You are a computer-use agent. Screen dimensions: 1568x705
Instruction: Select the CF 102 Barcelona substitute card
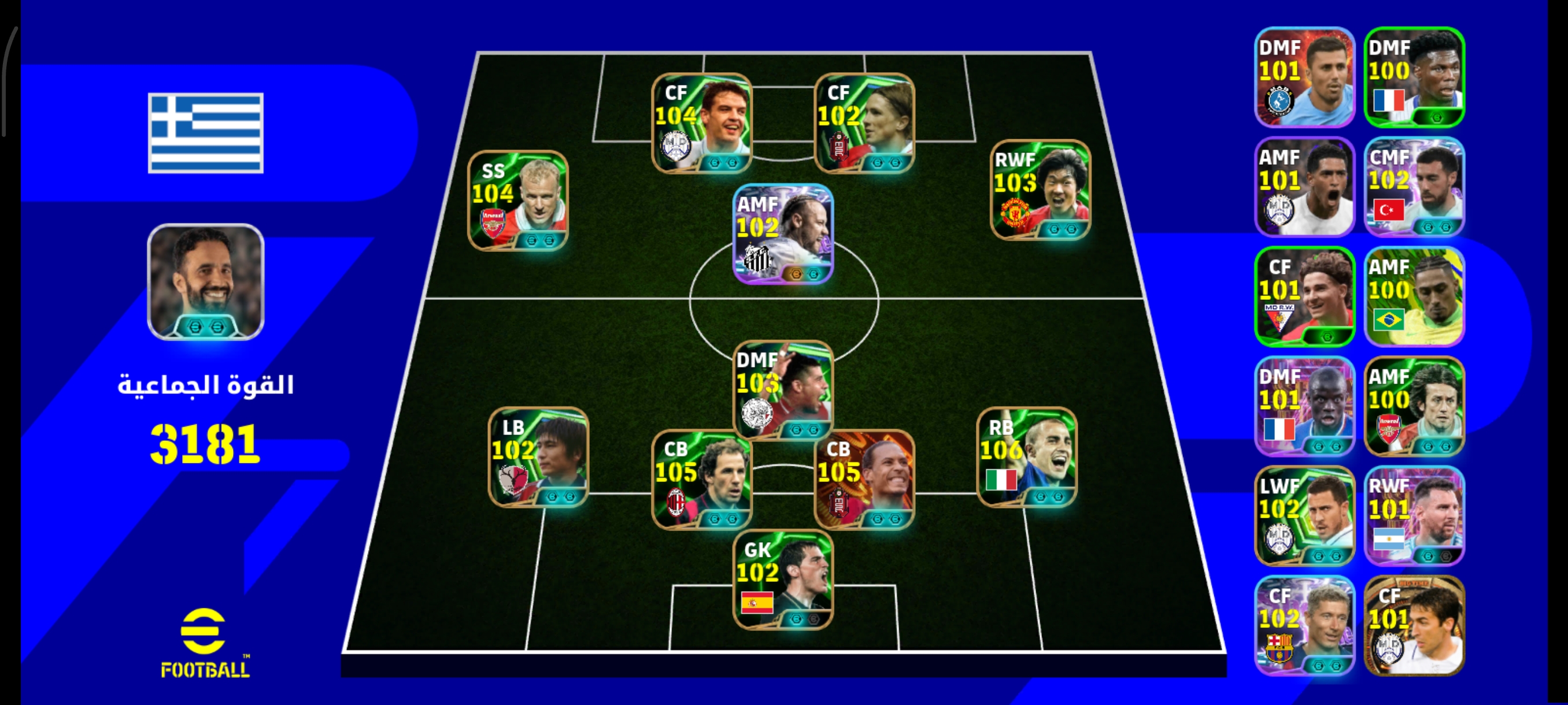tap(1304, 625)
